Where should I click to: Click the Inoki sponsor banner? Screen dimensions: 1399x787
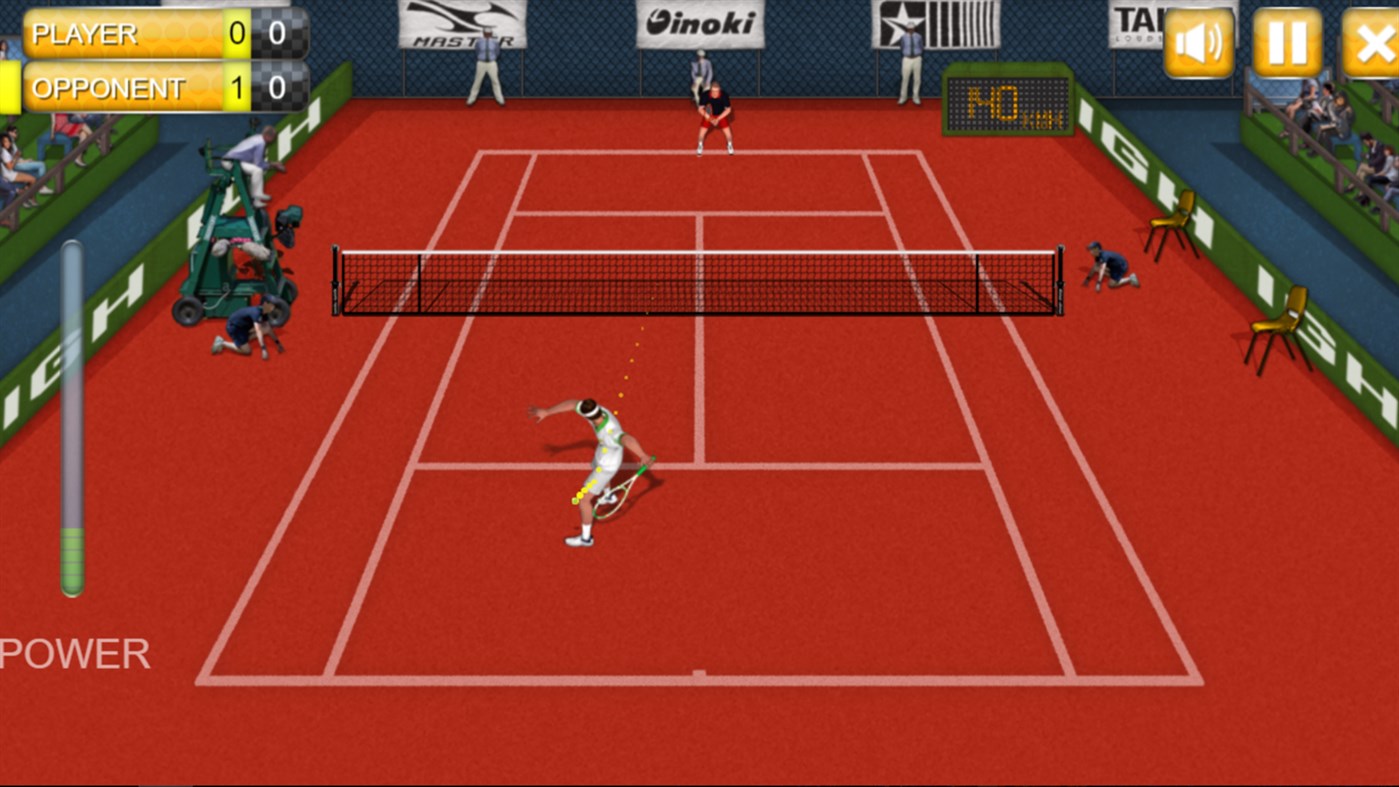[x=700, y=22]
